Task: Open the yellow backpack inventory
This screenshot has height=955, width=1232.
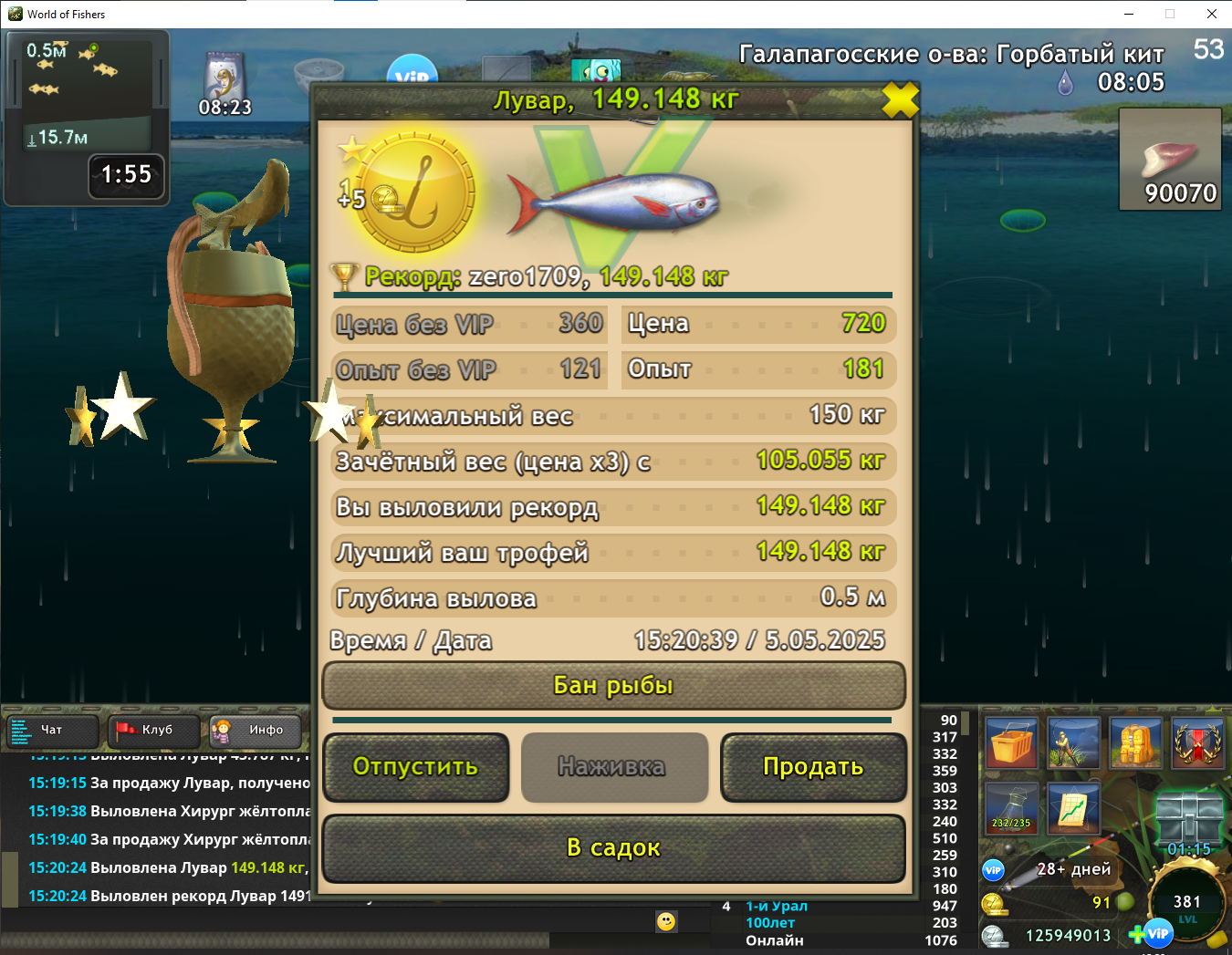Action: [1135, 743]
